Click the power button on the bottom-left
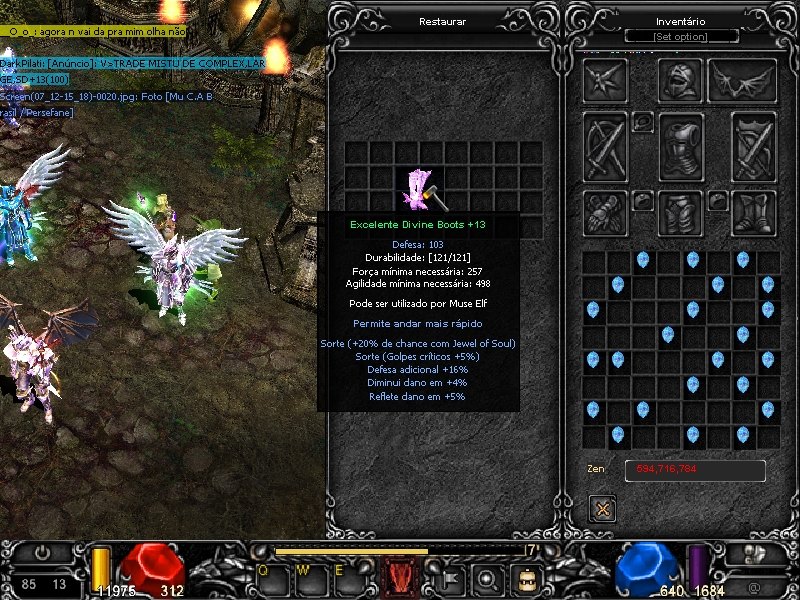The width and height of the screenshot is (800, 600). 41,552
